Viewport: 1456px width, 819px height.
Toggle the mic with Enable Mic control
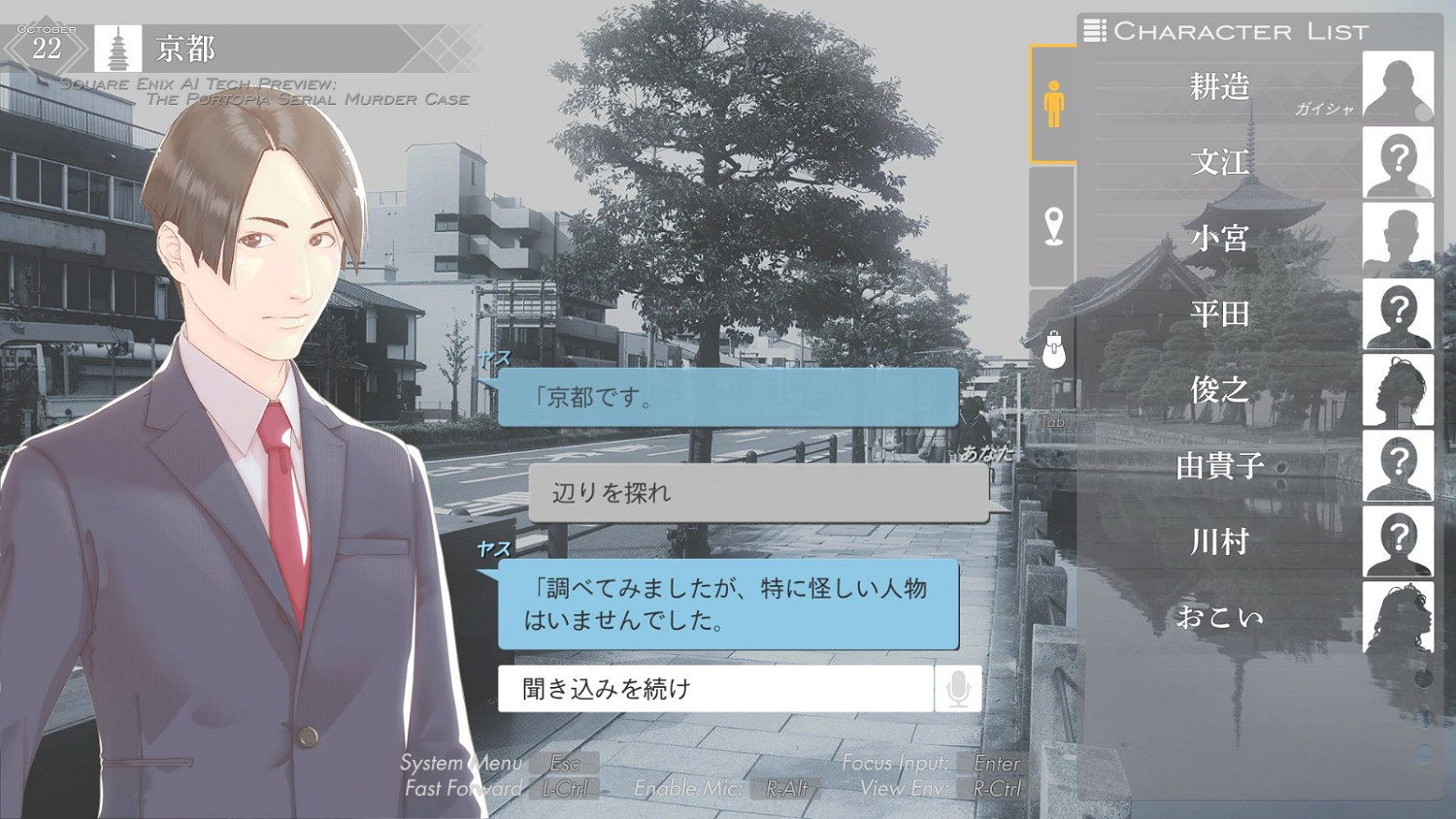pyautogui.click(x=688, y=788)
